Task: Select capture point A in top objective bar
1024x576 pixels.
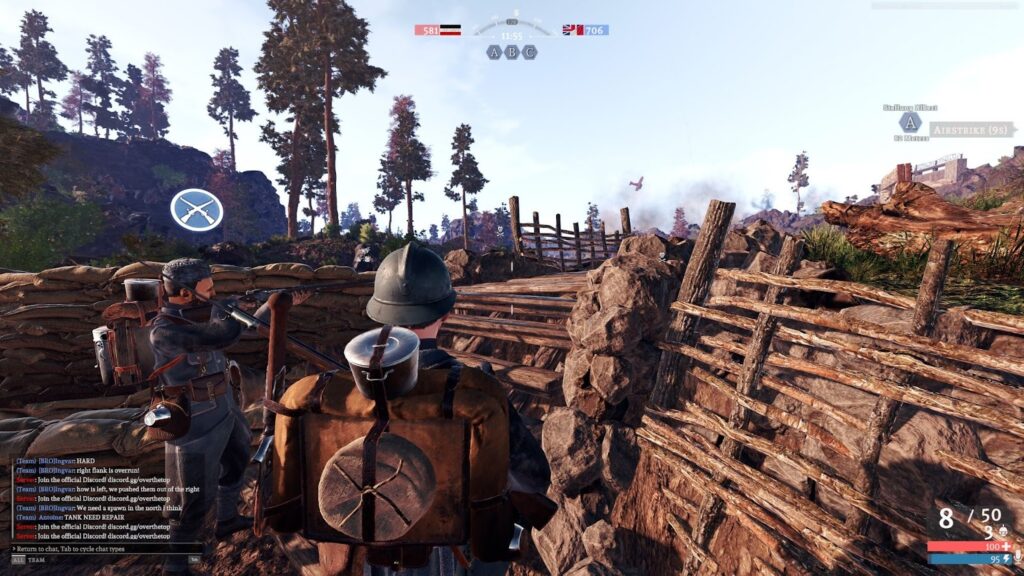Action: [x=494, y=52]
